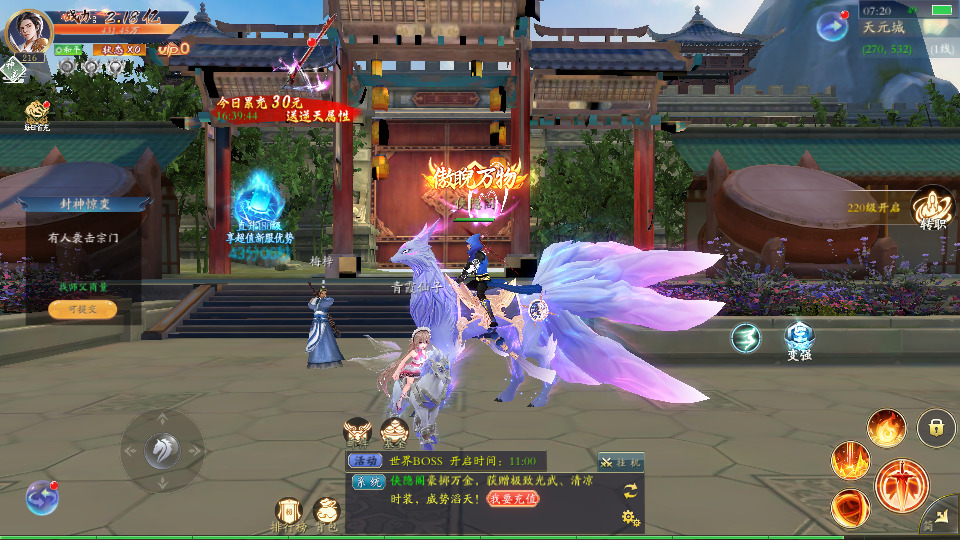Tap the VIP0 badge

(x=174, y=48)
